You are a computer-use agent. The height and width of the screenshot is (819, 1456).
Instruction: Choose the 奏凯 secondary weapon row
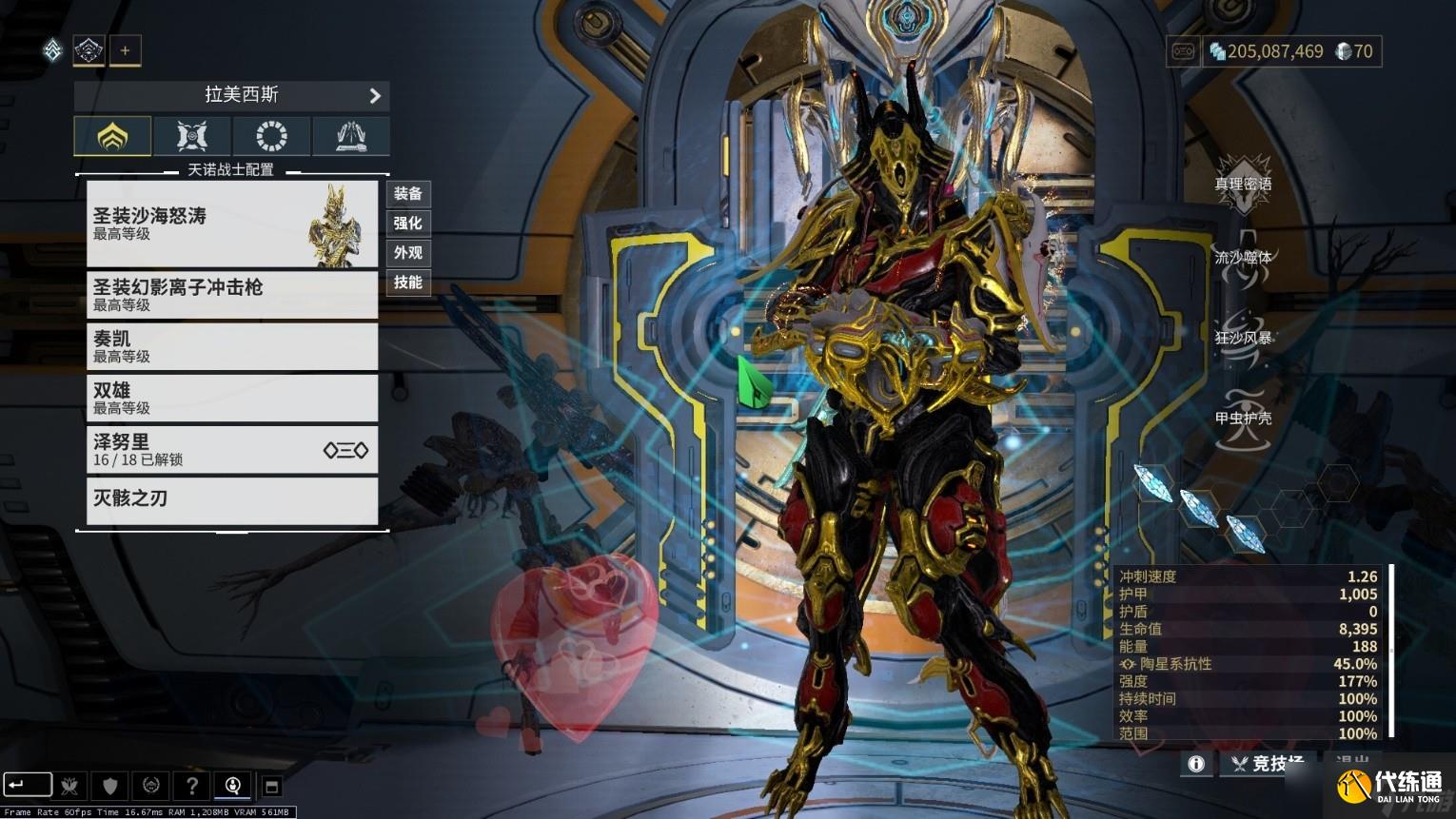pos(231,346)
